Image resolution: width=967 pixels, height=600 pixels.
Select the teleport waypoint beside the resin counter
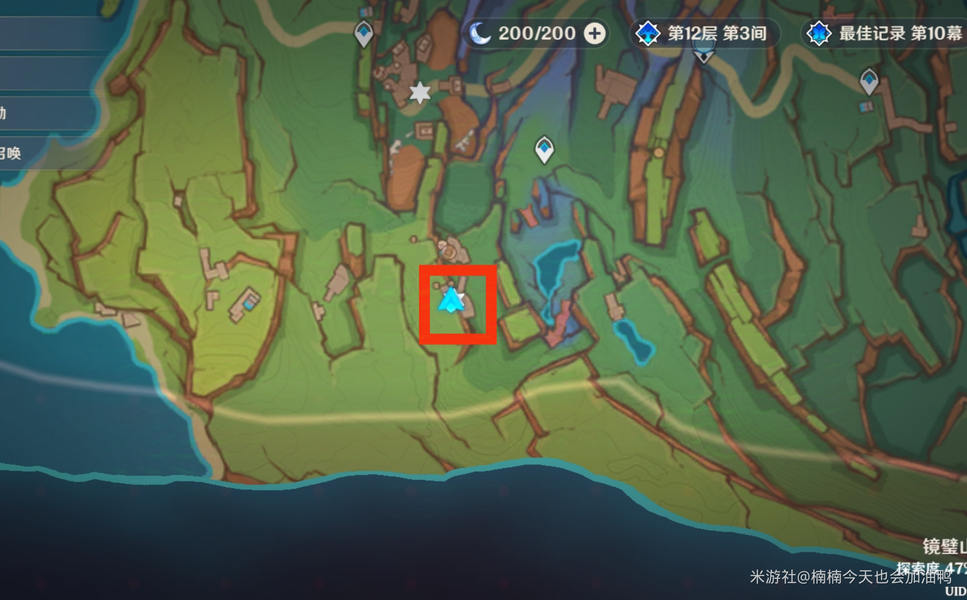click(364, 33)
